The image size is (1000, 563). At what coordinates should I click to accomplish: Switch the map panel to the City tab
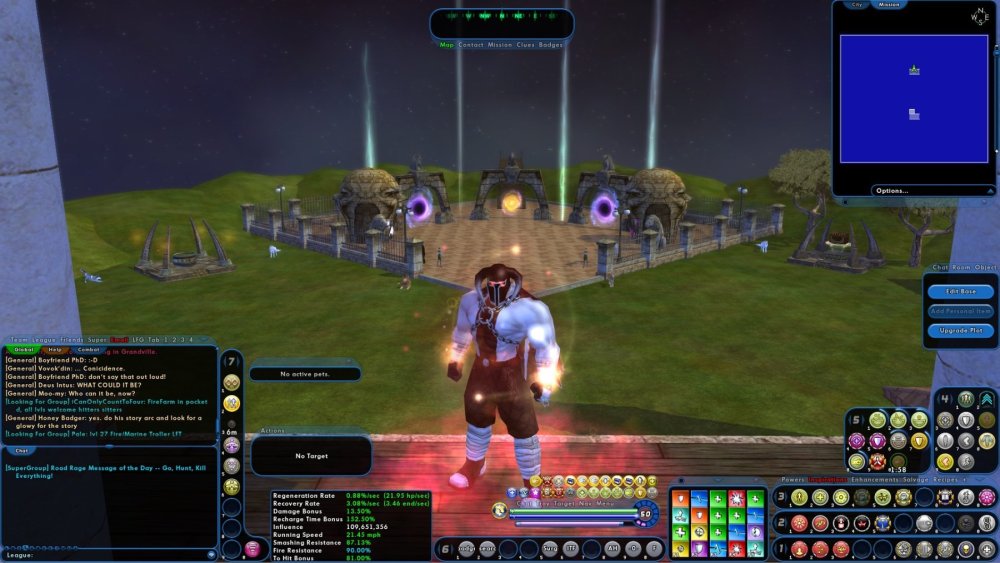coord(856,5)
